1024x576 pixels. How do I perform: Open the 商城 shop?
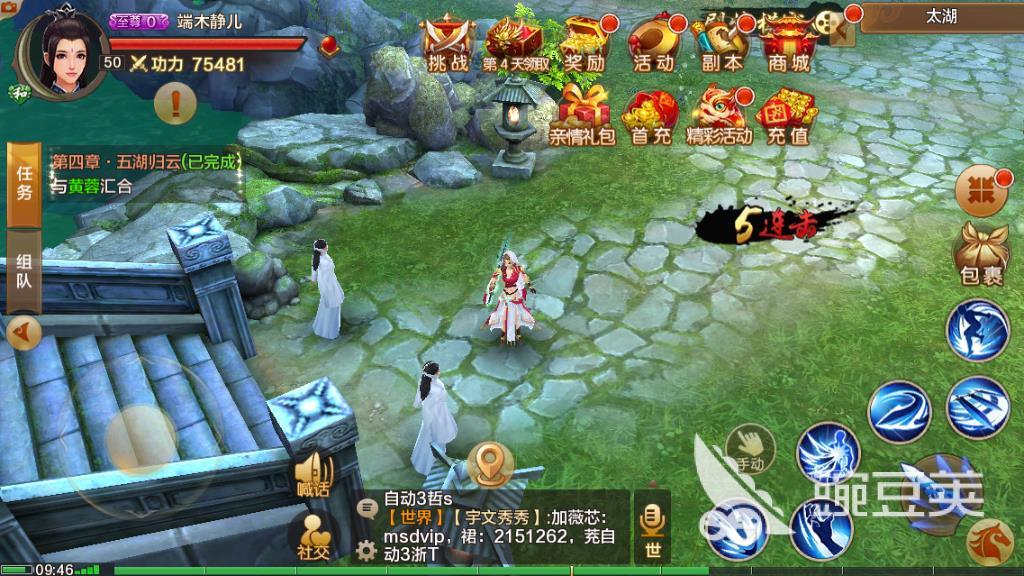tap(788, 45)
